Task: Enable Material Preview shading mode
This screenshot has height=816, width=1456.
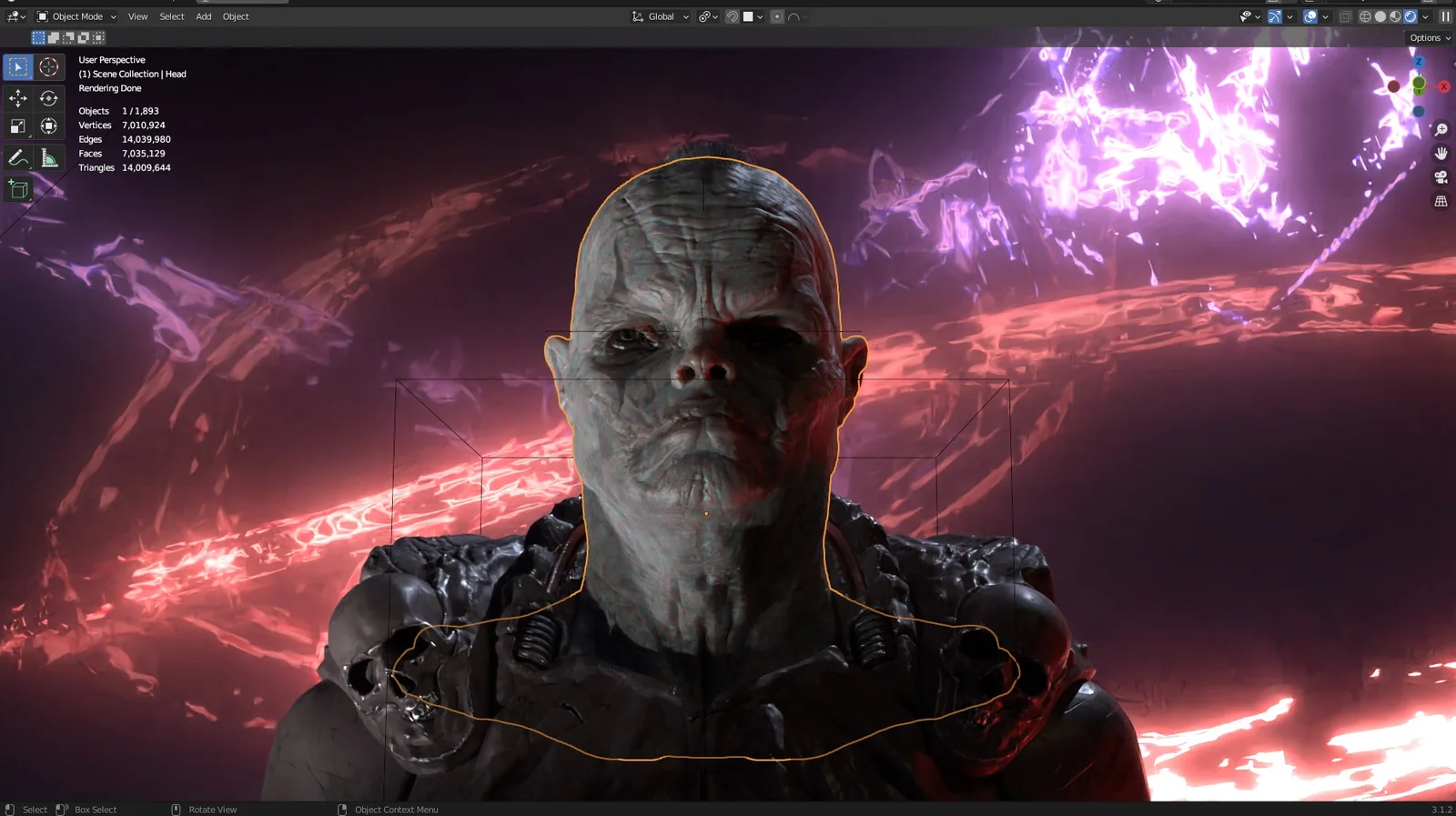Action: click(1395, 15)
